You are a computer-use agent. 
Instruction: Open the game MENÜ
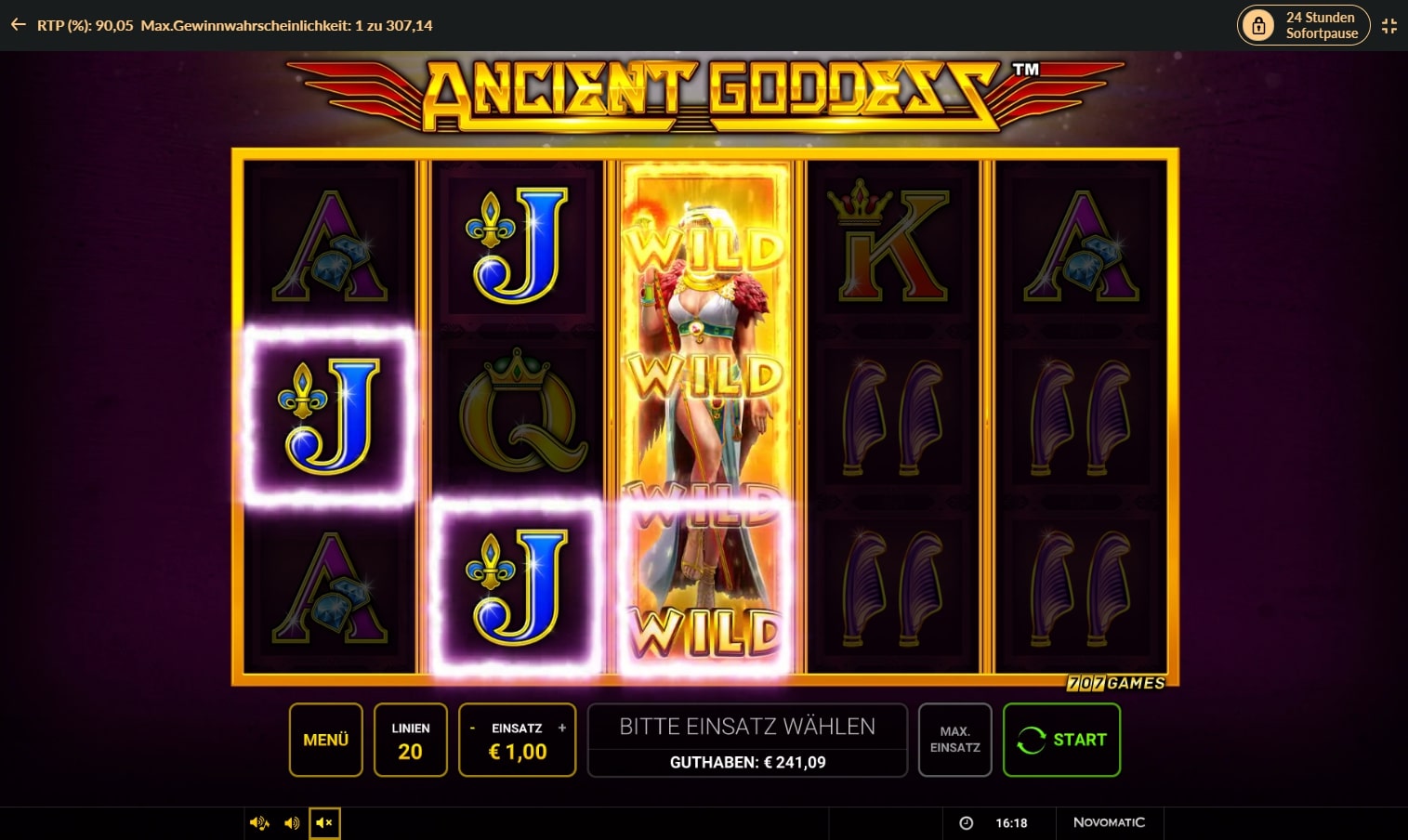(x=324, y=740)
